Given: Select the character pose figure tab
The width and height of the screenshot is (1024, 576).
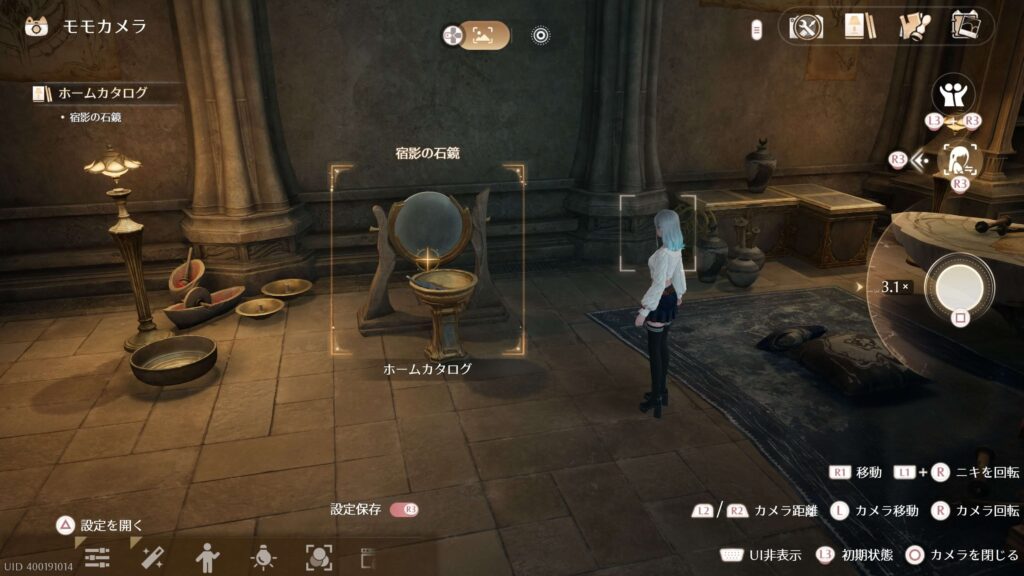Looking at the screenshot, I should [x=207, y=557].
